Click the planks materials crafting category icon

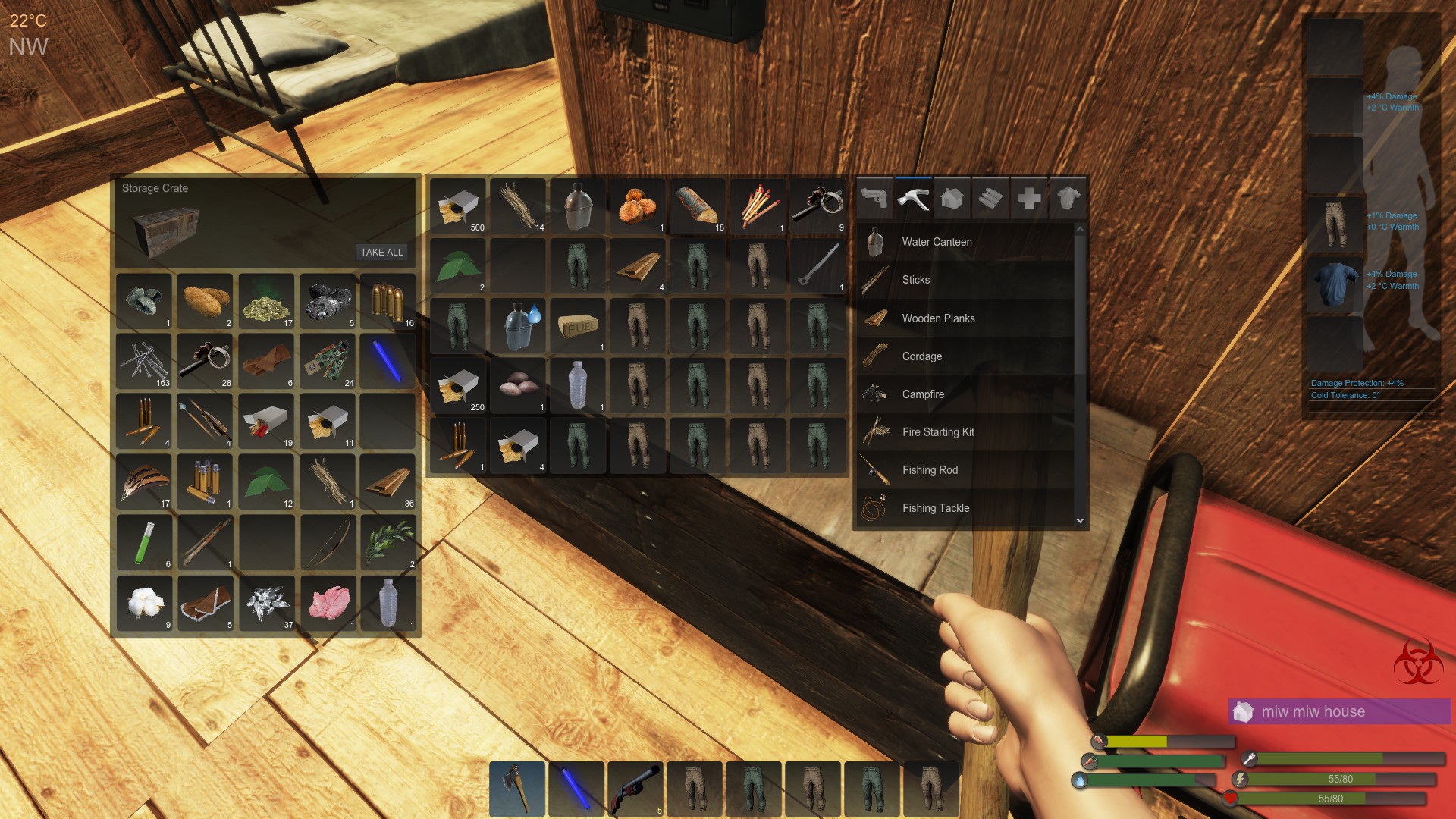pos(991,198)
